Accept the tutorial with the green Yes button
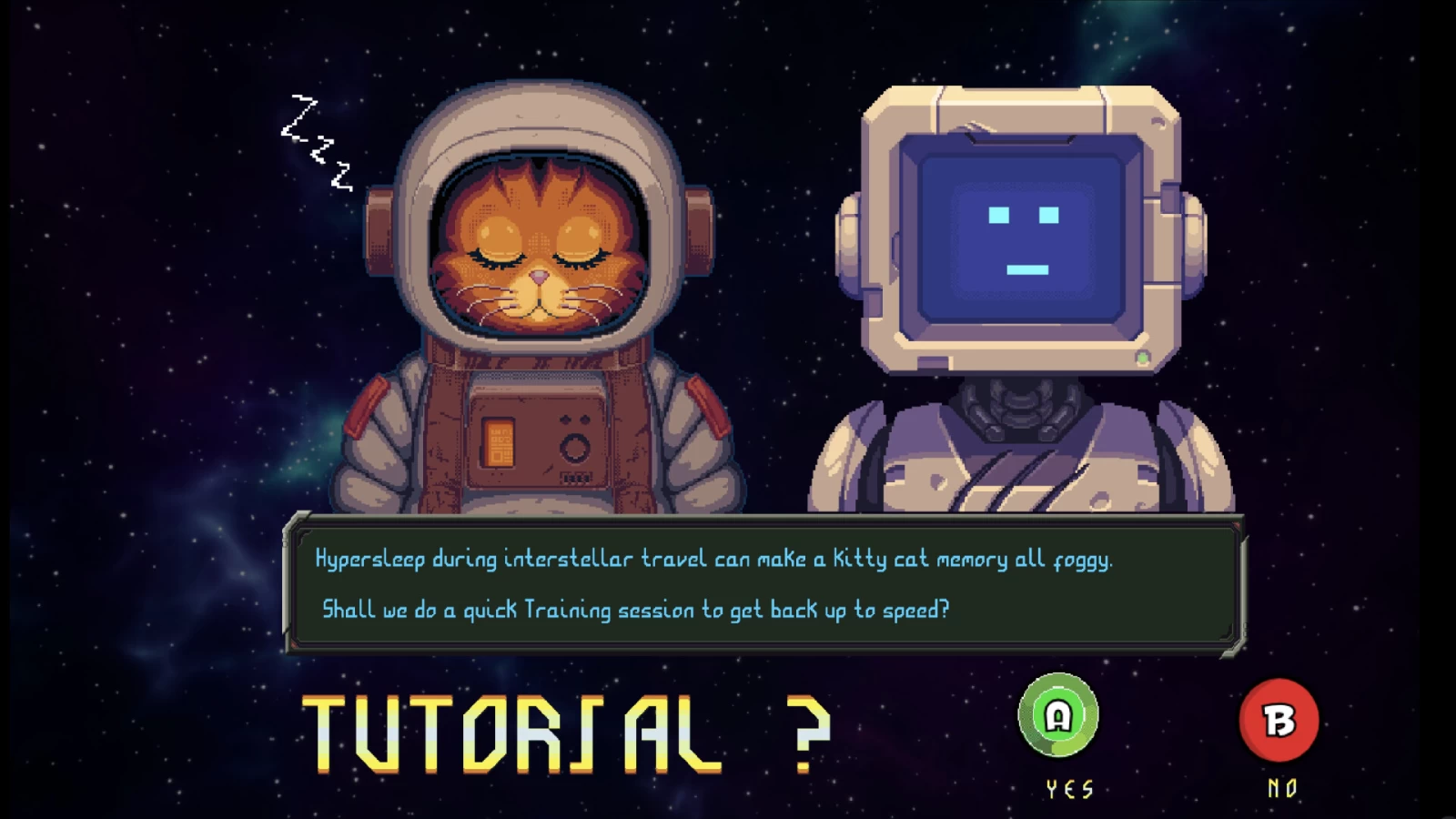Image resolution: width=1456 pixels, height=819 pixels. tap(1057, 716)
